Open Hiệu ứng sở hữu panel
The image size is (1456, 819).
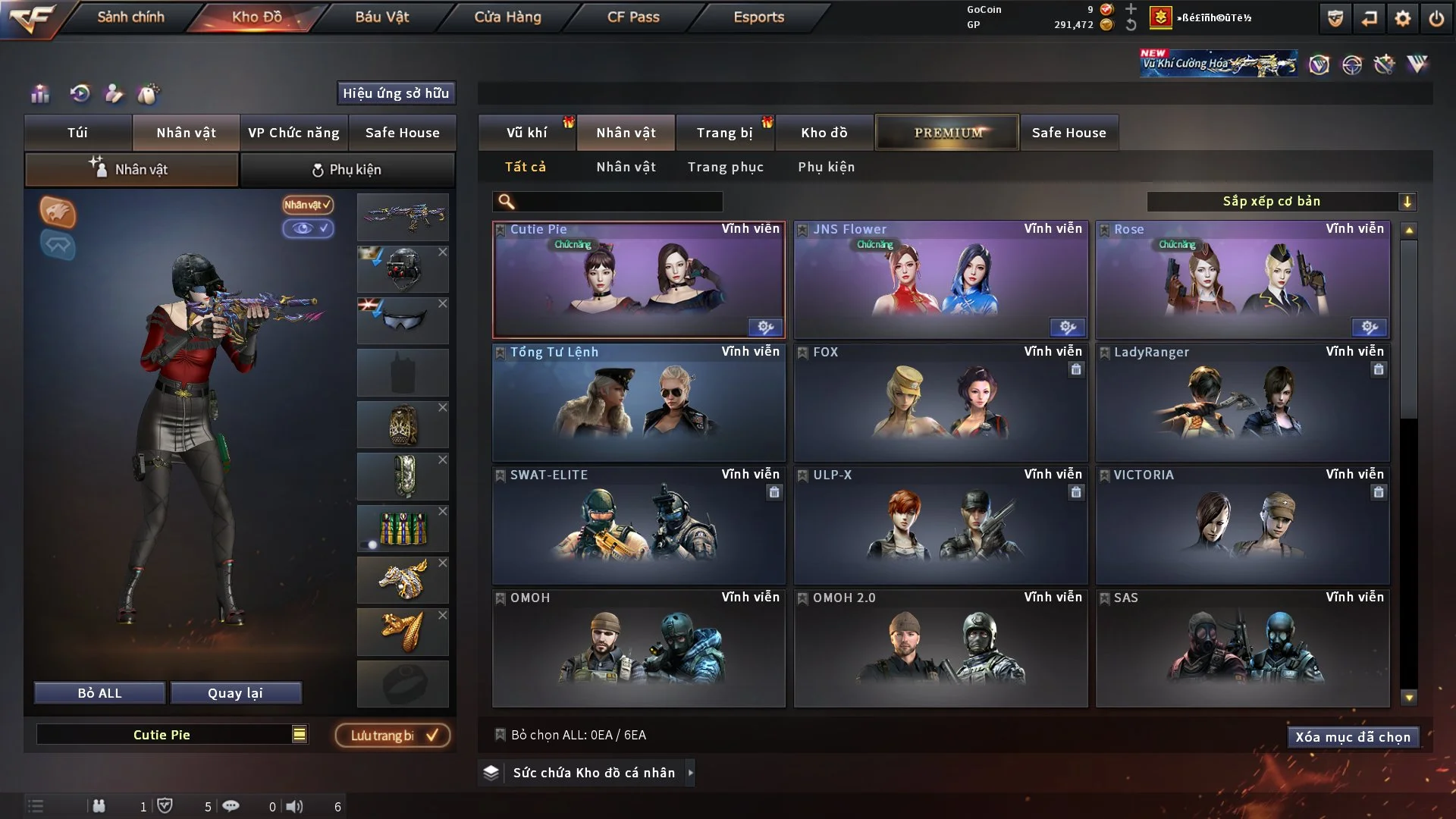click(395, 93)
